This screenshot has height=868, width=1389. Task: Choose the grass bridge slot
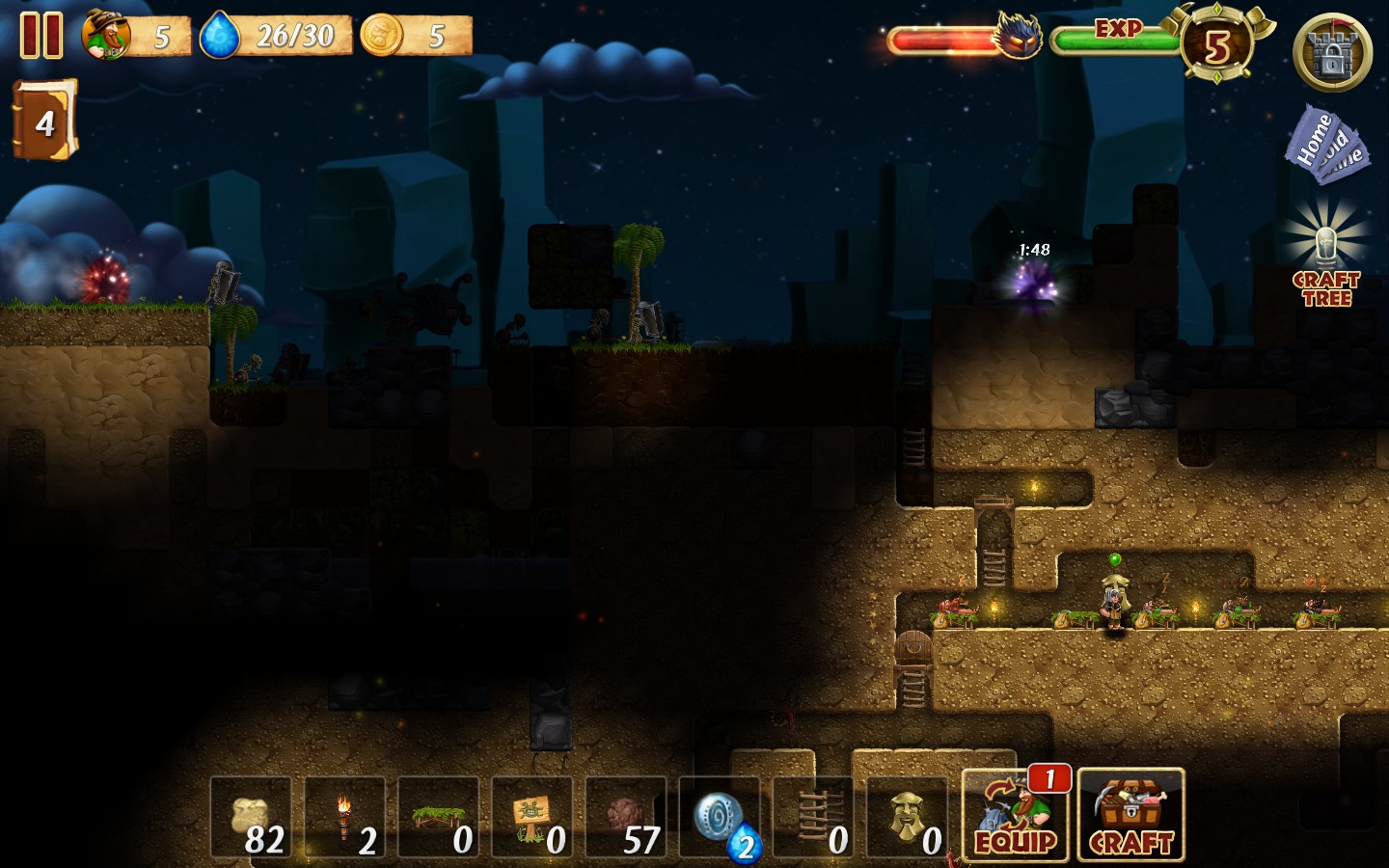pyautogui.click(x=438, y=818)
